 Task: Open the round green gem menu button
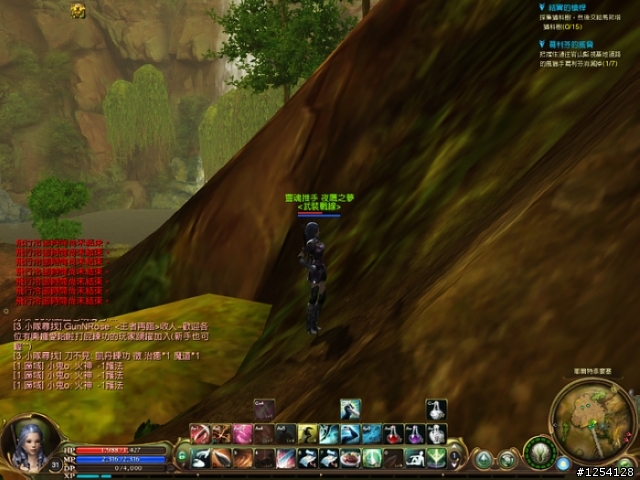click(484, 459)
